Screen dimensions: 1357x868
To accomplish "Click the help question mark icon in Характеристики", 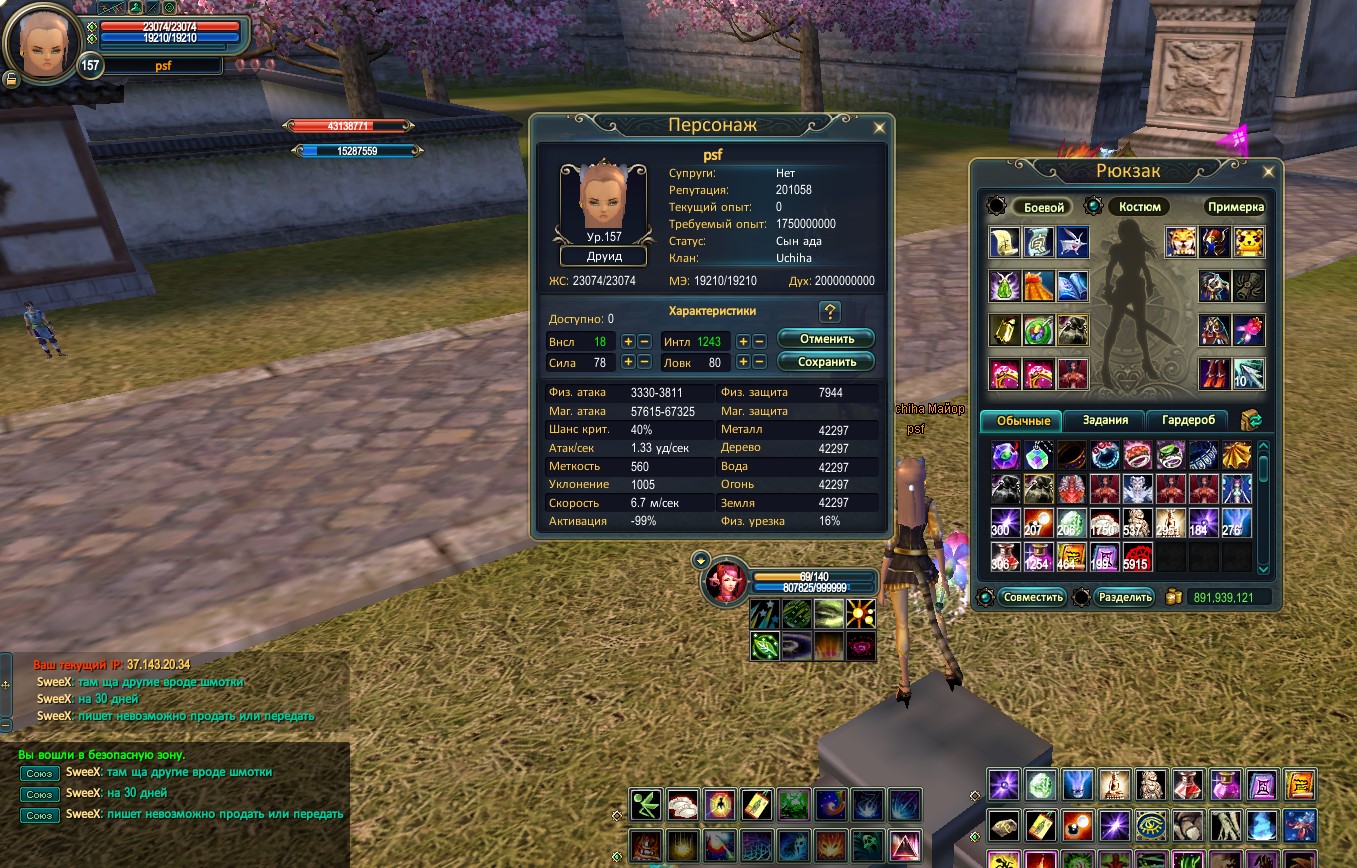I will [828, 311].
